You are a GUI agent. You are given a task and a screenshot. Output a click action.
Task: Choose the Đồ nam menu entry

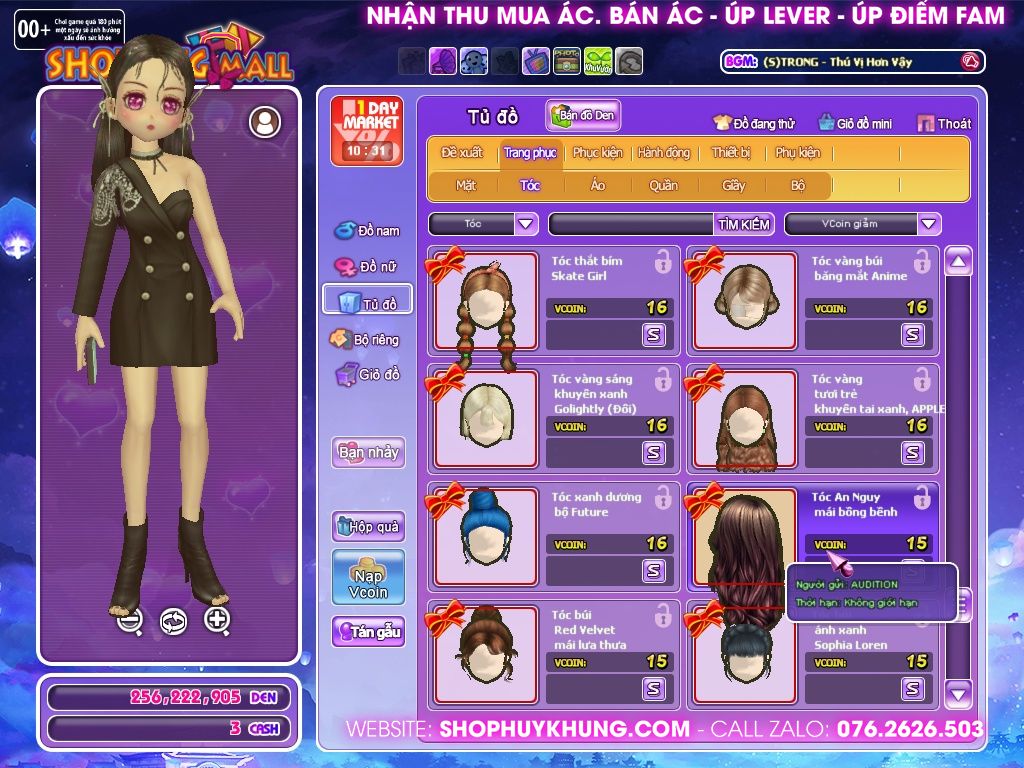click(367, 231)
